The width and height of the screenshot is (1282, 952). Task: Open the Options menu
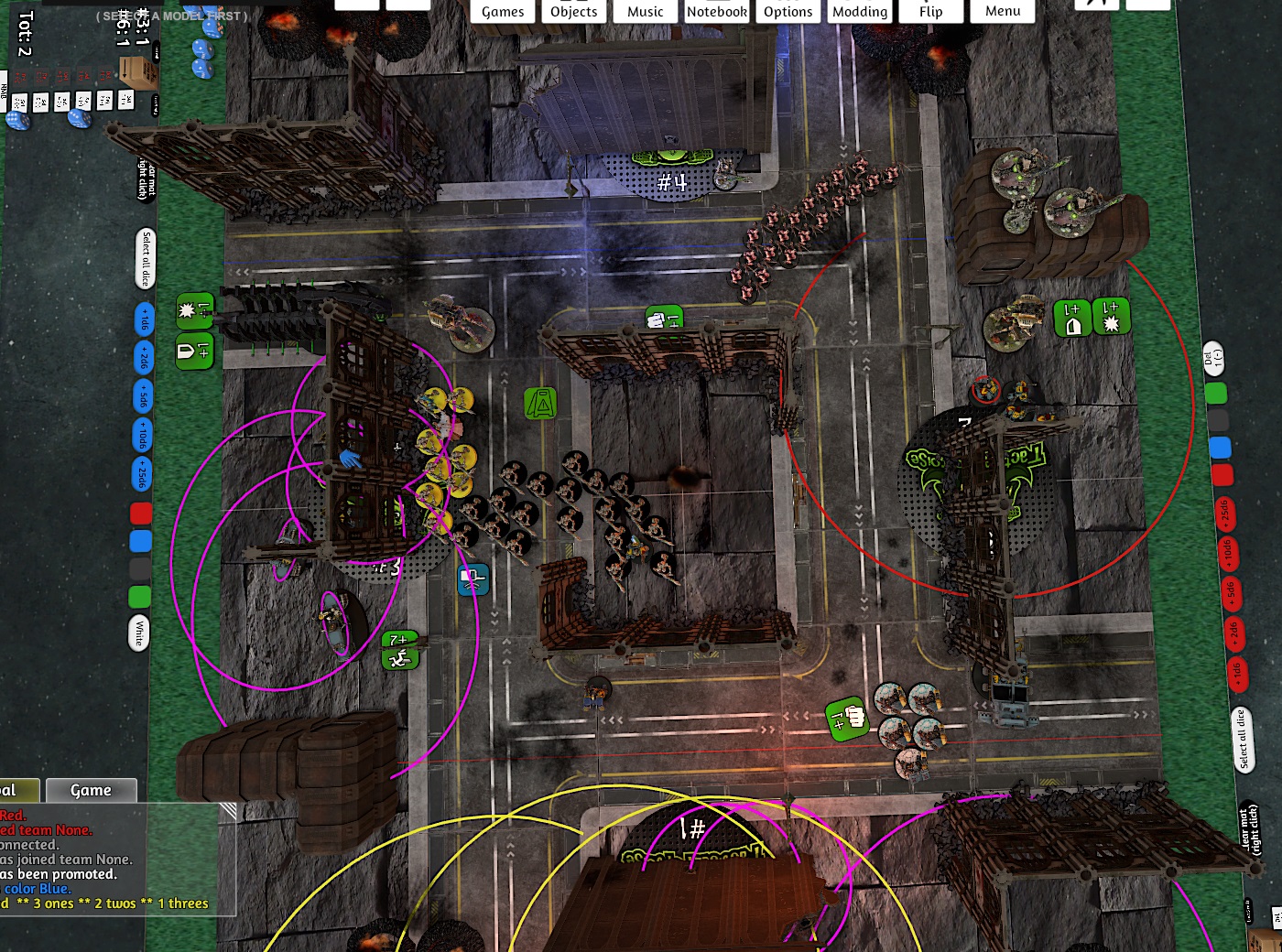tap(788, 11)
